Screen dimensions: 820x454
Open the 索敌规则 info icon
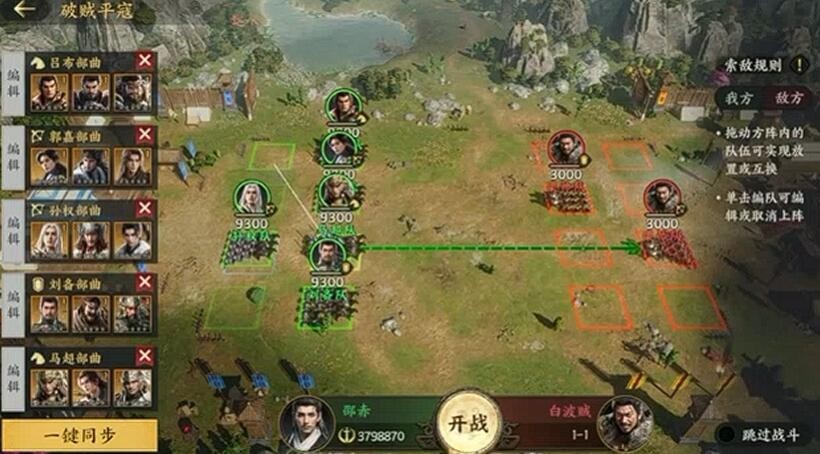(x=799, y=65)
